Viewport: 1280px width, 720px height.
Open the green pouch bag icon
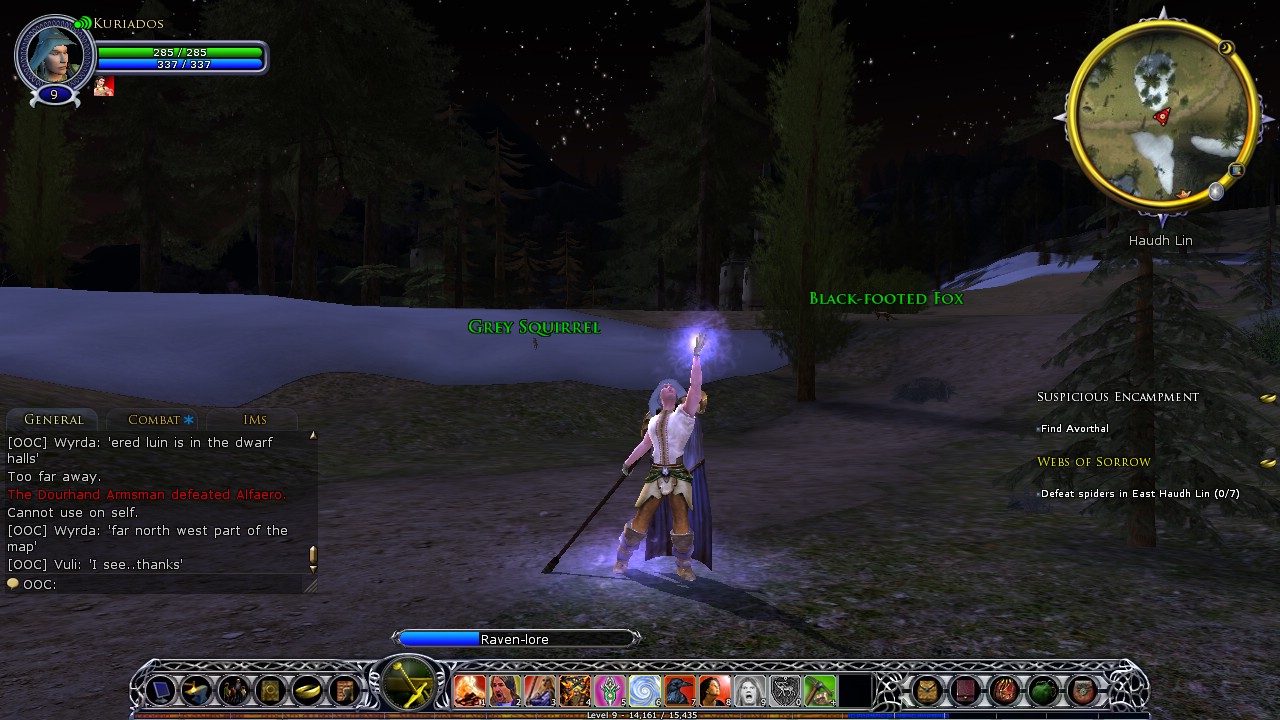1043,690
